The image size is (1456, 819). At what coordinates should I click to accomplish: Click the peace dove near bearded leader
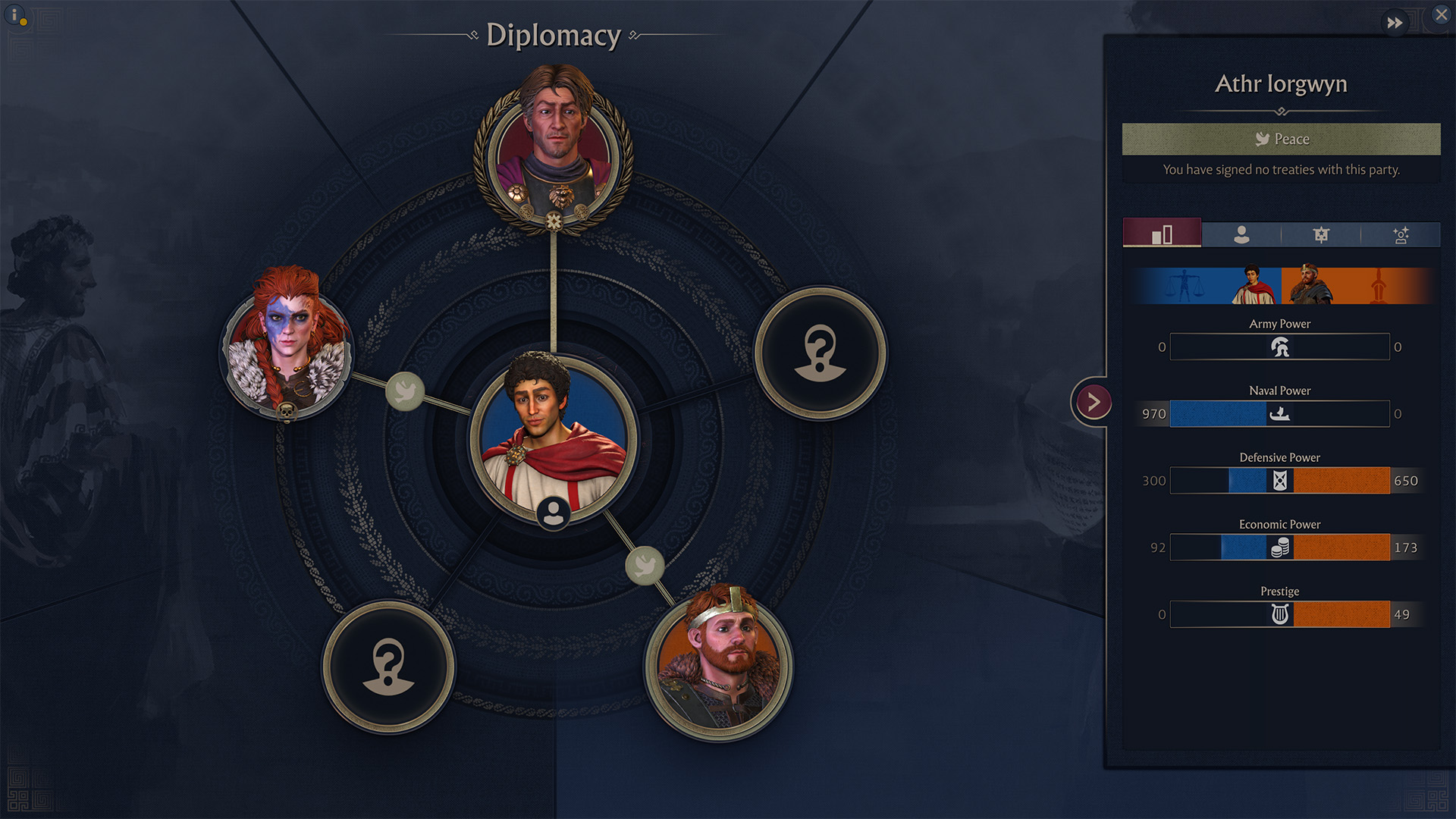click(645, 566)
